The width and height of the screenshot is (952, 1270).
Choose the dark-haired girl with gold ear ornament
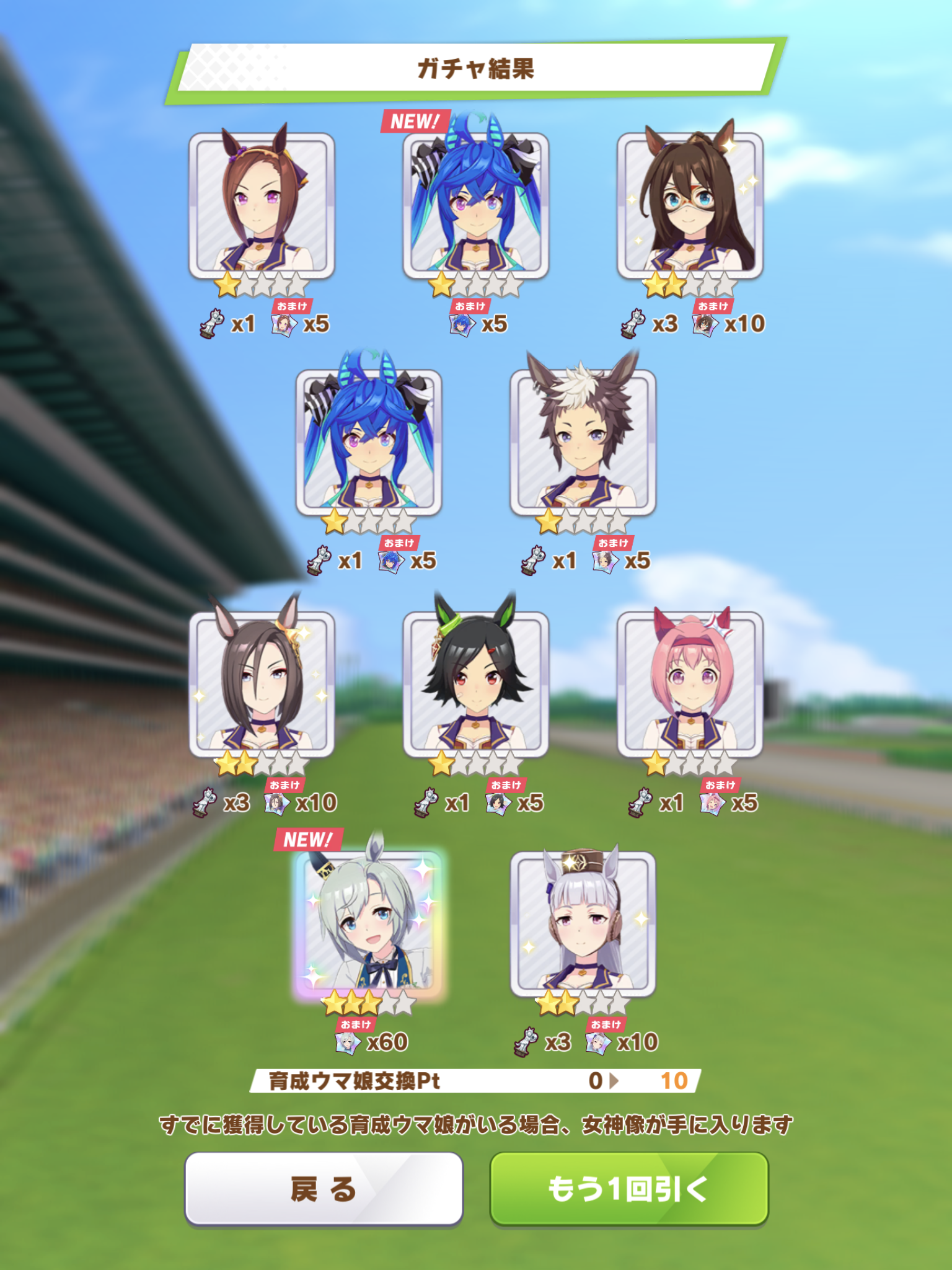(262, 683)
